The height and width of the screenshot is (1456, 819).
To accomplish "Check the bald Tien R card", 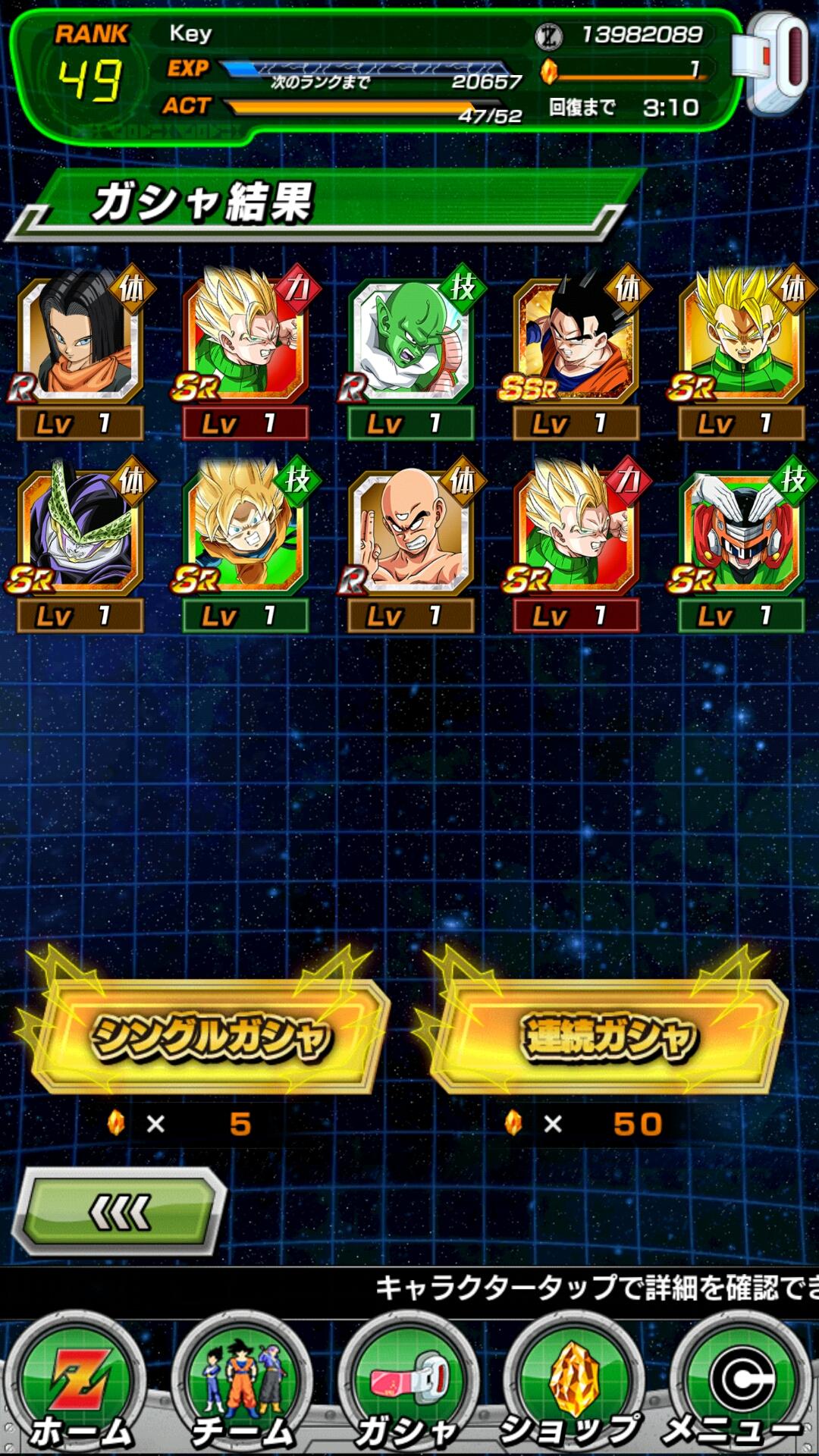I will click(410, 529).
